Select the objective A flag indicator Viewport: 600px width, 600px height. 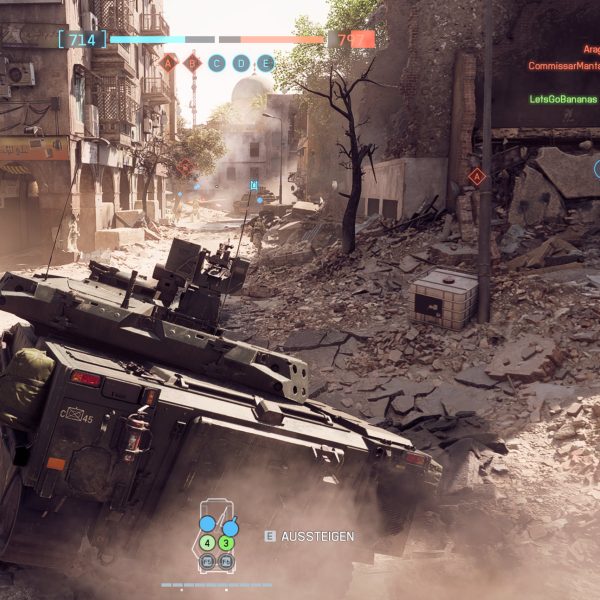pyautogui.click(x=168, y=63)
